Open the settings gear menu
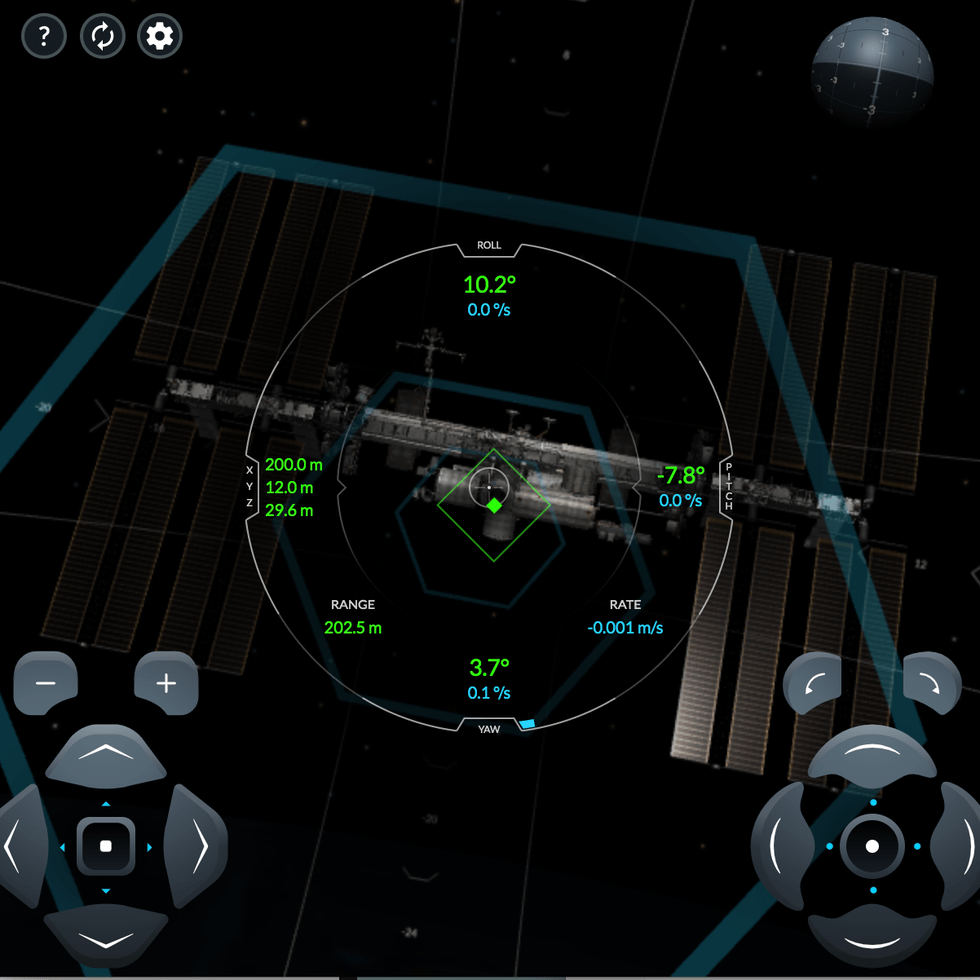Screen dimensions: 980x980 coord(160,37)
